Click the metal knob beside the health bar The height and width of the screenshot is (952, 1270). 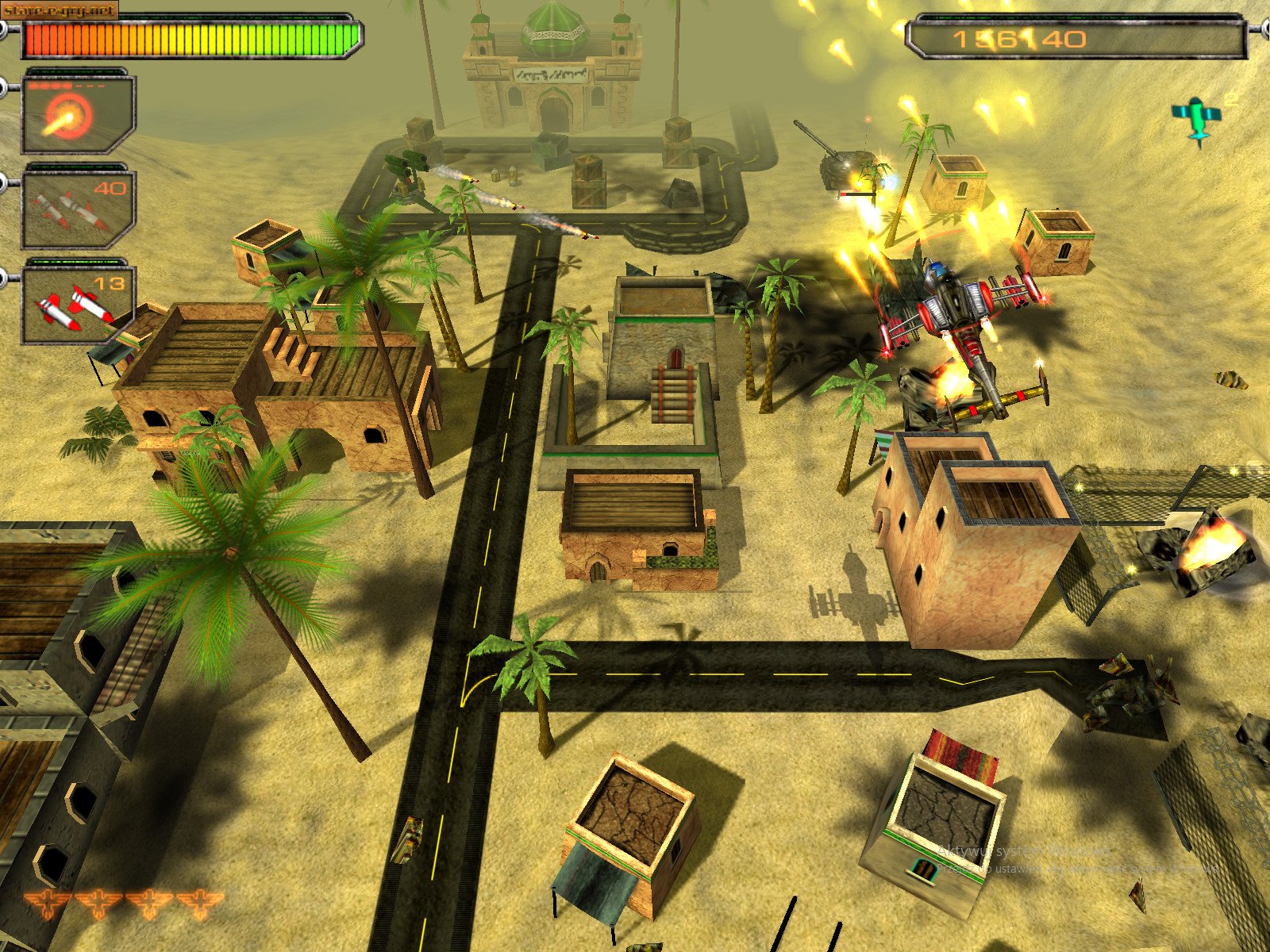tap(7, 28)
